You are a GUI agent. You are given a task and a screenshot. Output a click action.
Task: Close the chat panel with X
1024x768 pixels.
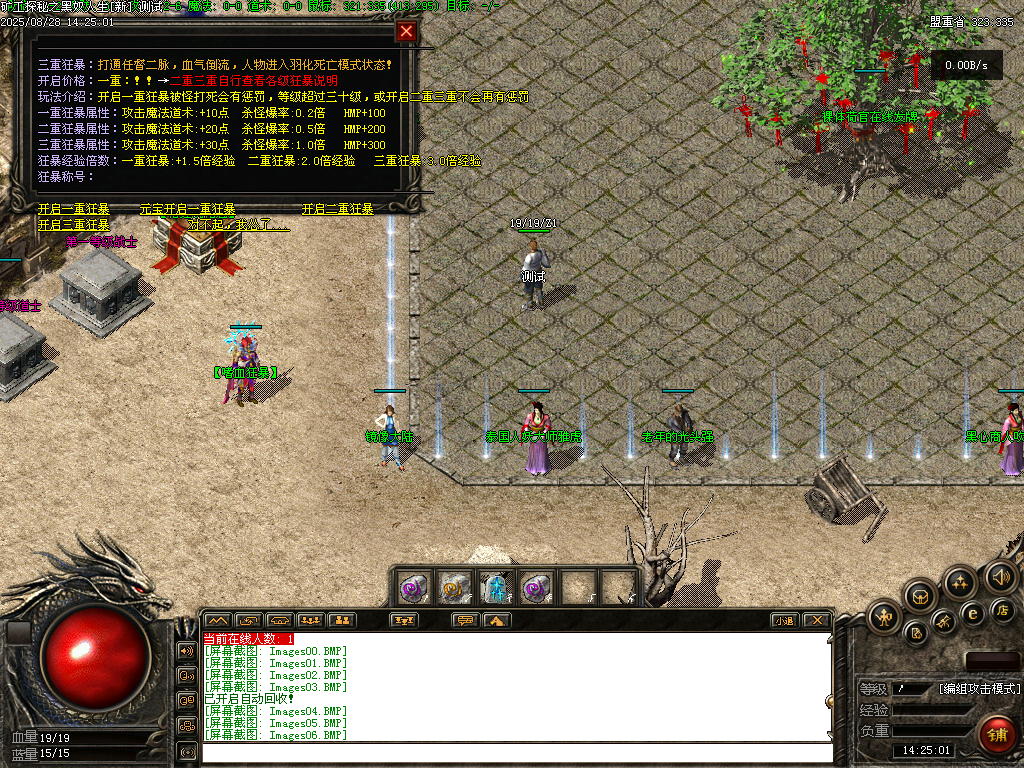click(x=817, y=620)
